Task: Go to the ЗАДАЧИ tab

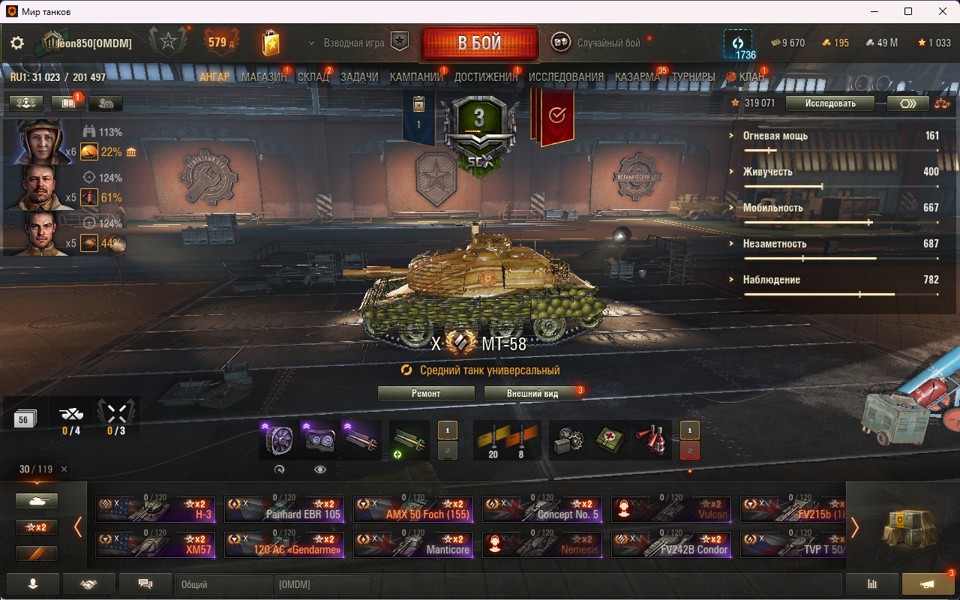Action: point(359,77)
